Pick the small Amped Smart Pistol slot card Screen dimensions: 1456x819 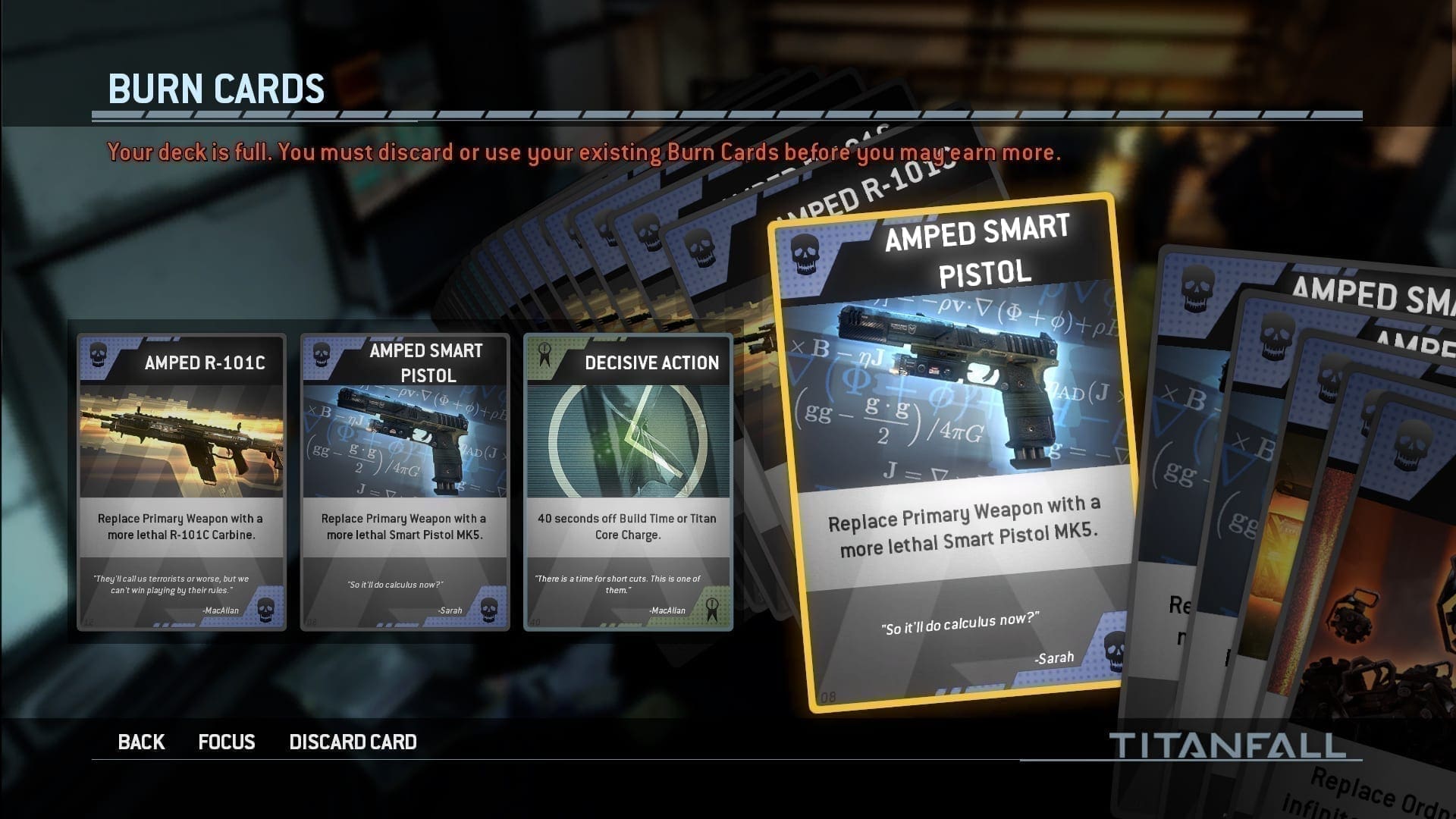[x=405, y=482]
